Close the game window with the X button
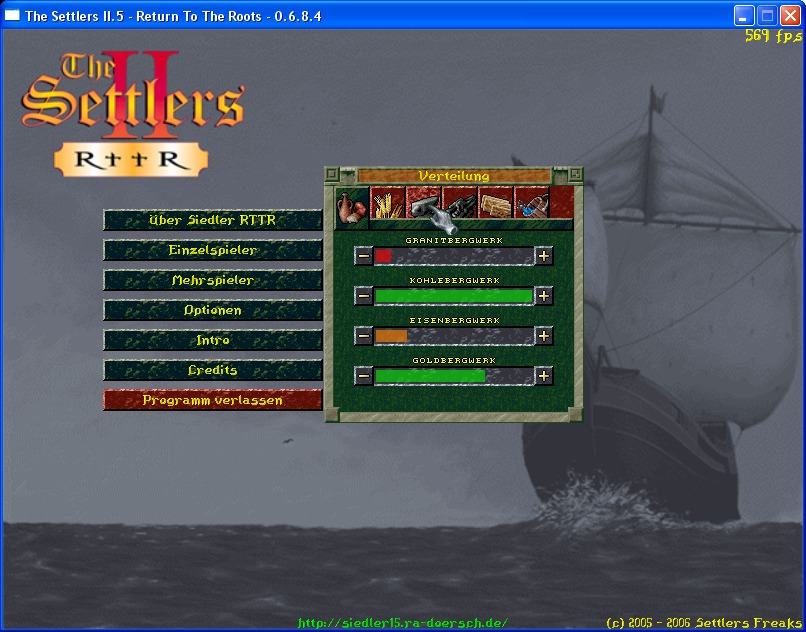This screenshot has height=632, width=806. 790,15
